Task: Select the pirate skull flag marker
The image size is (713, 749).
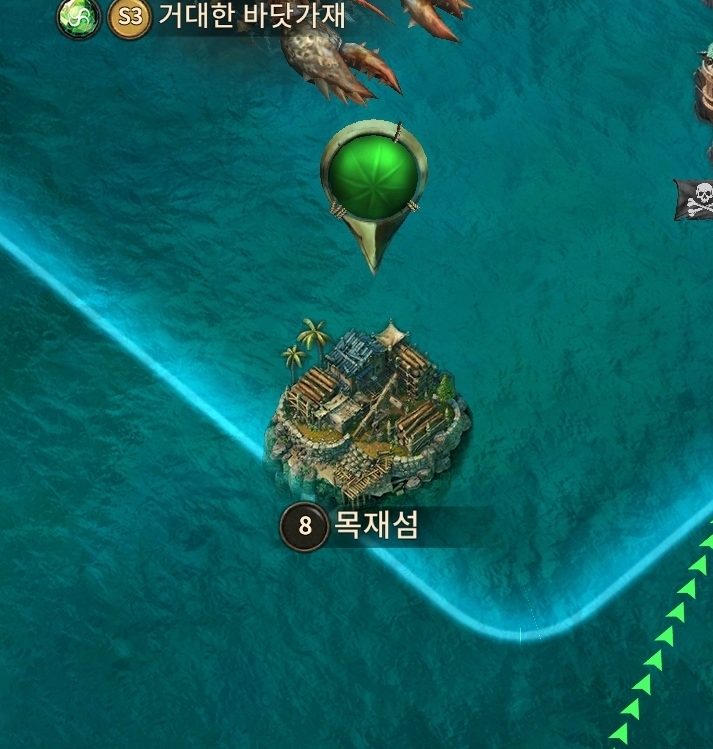Action: pos(697,197)
